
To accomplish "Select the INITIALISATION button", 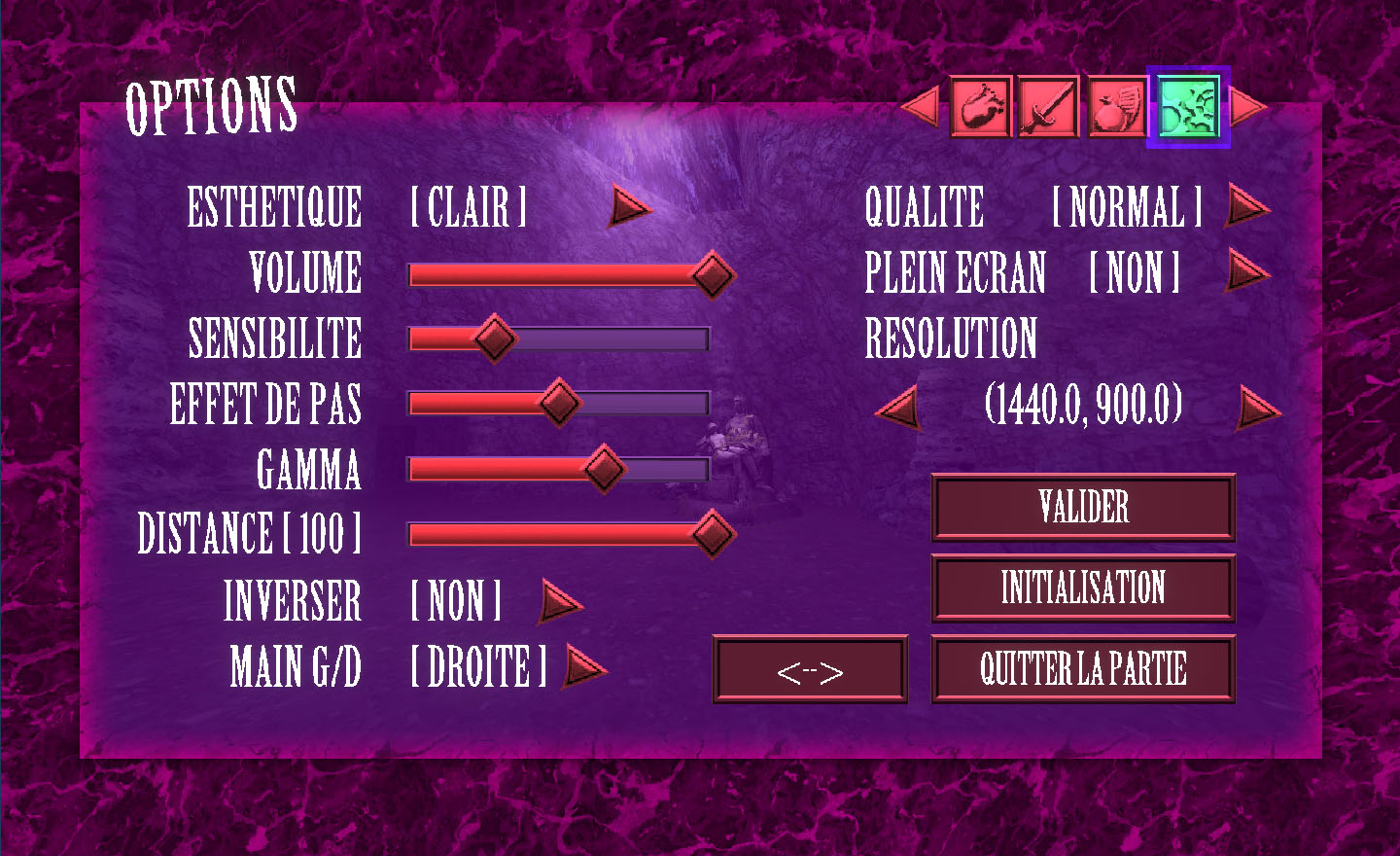I will (1083, 588).
